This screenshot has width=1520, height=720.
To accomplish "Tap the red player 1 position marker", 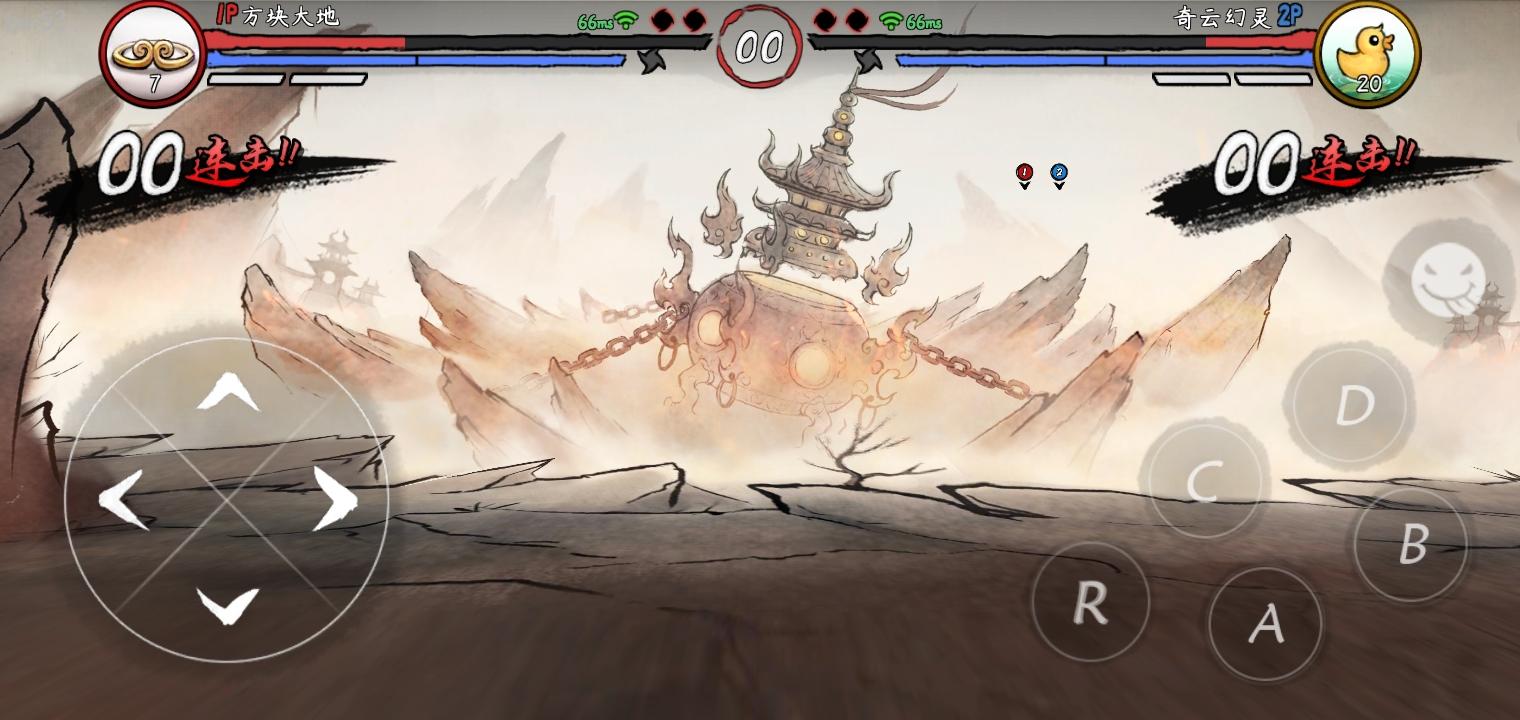I will point(1023,171).
